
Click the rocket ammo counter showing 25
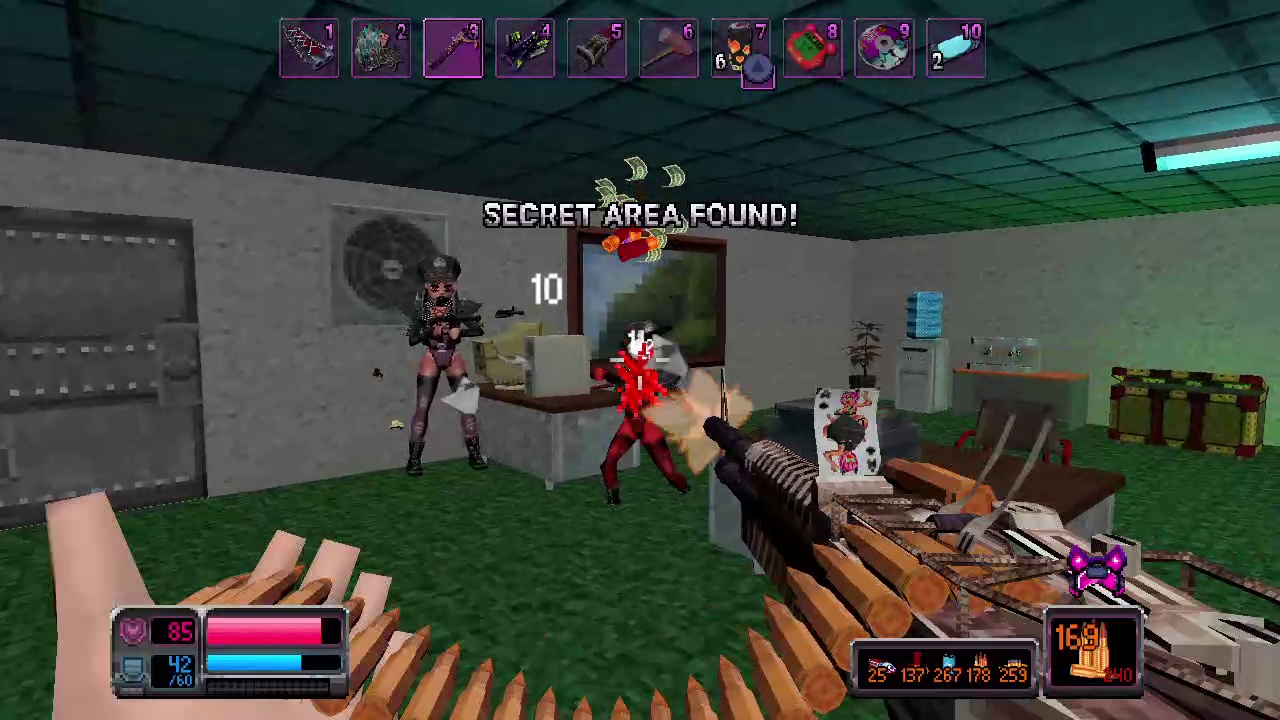pyautogui.click(x=878, y=673)
